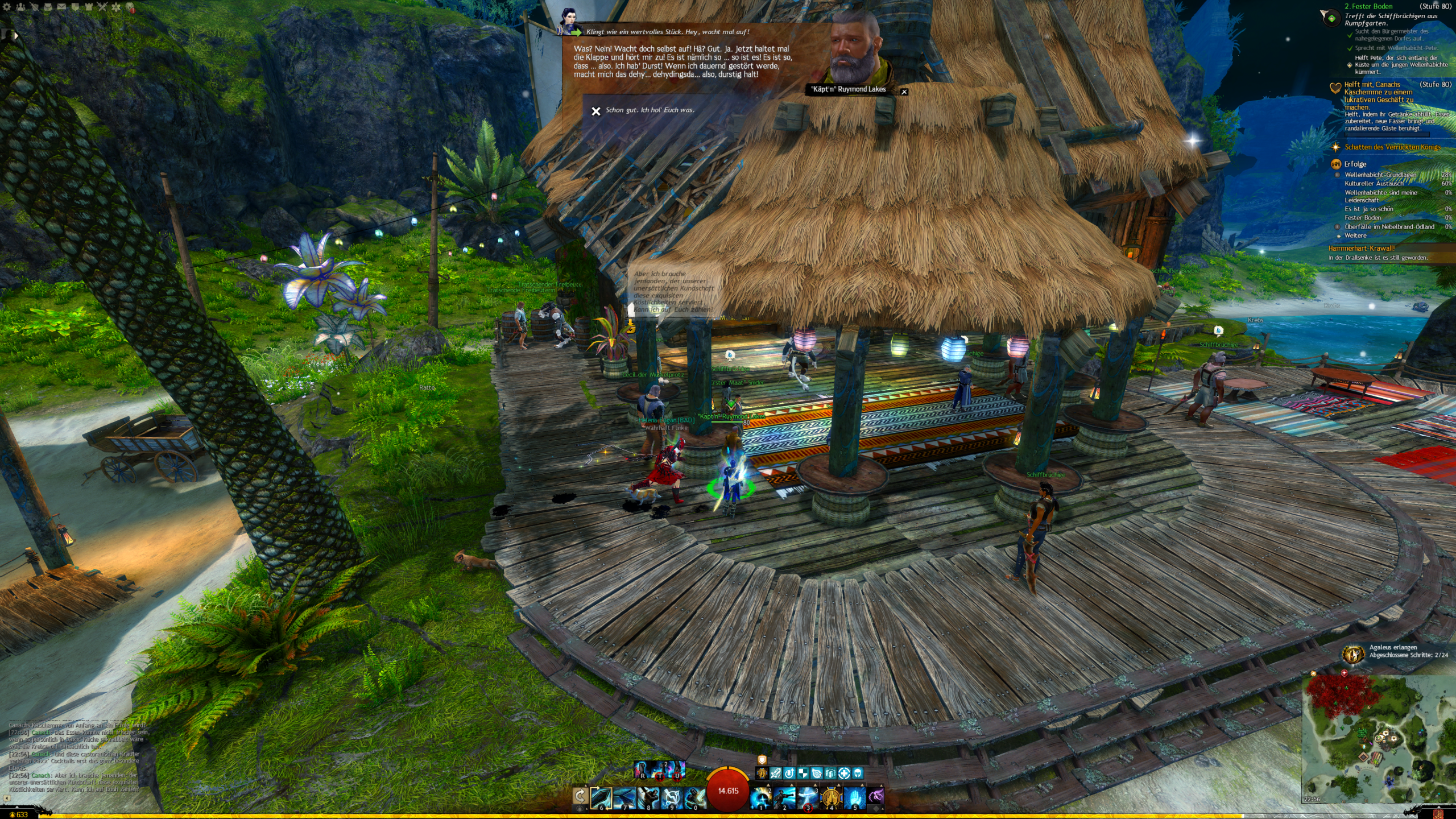Open the lion head trading post icon

coord(130,7)
